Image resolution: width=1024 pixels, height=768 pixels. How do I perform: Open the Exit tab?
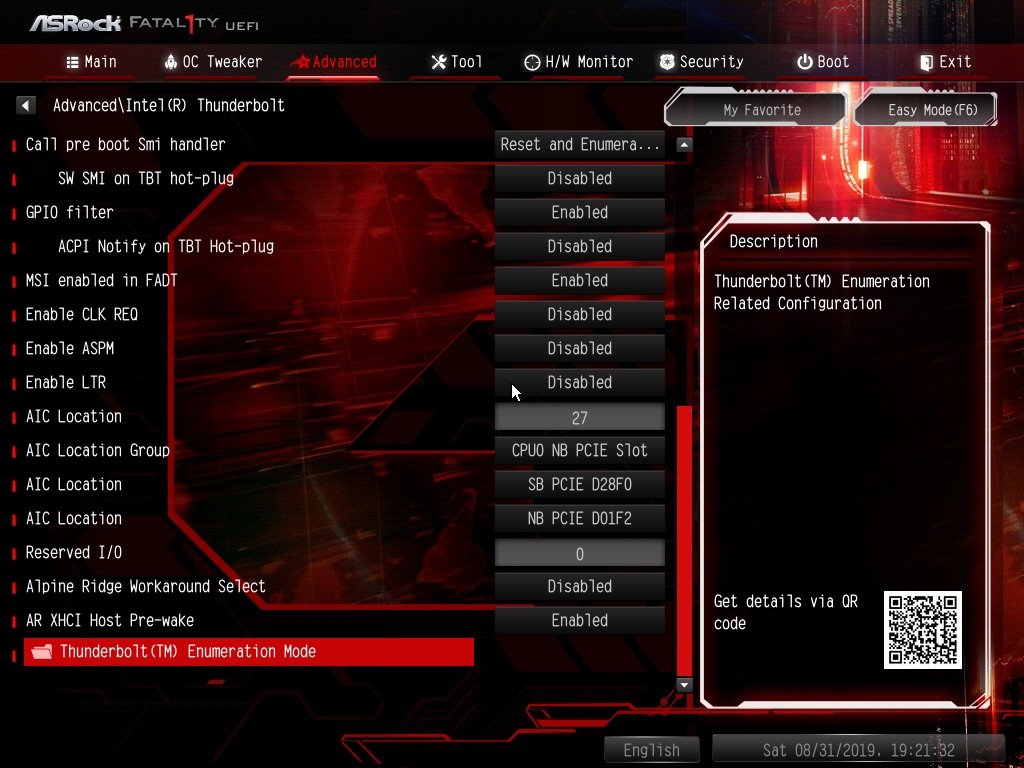[x=945, y=62]
